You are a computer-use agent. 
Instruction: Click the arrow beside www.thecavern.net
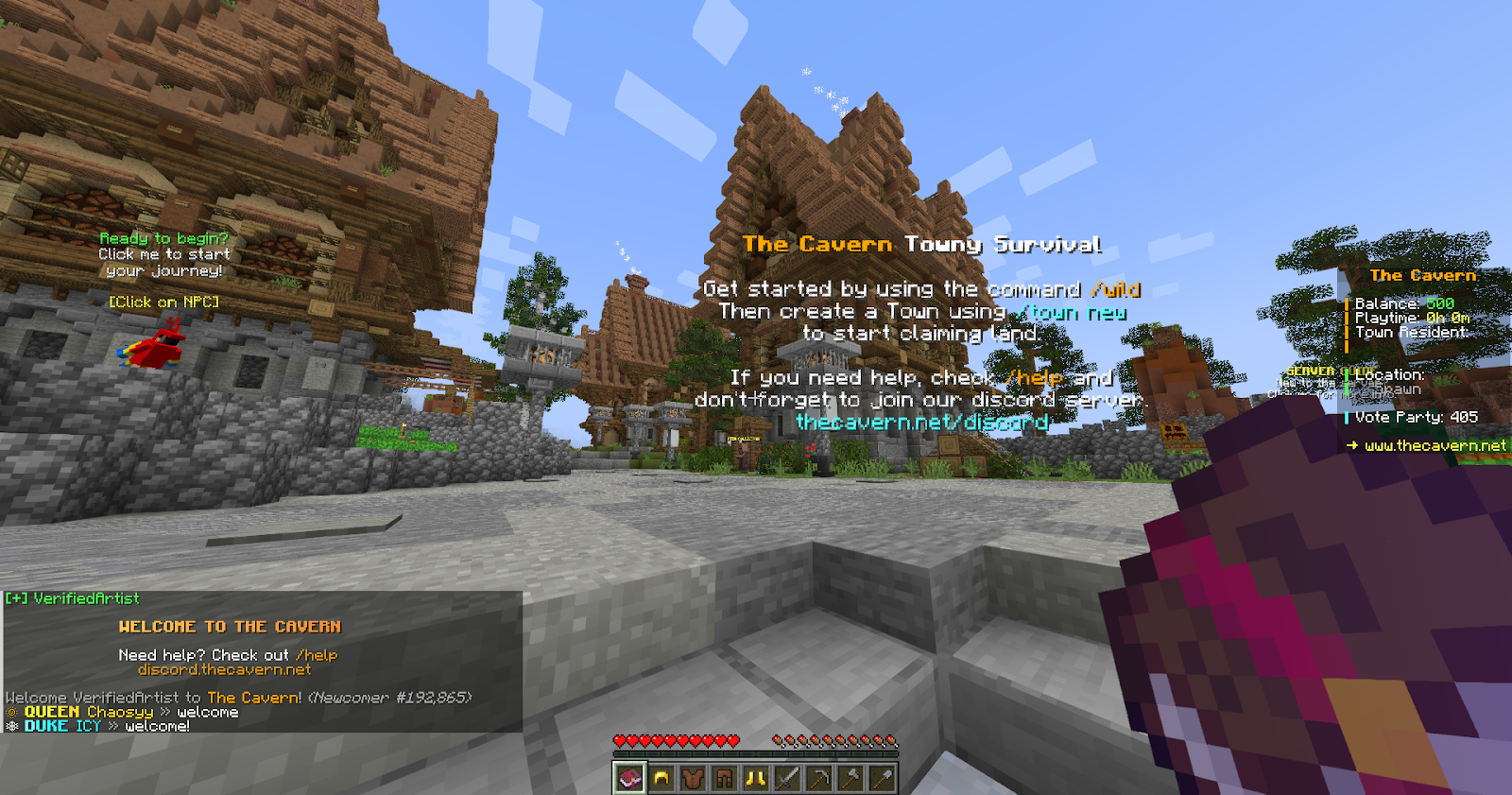[x=1353, y=445]
